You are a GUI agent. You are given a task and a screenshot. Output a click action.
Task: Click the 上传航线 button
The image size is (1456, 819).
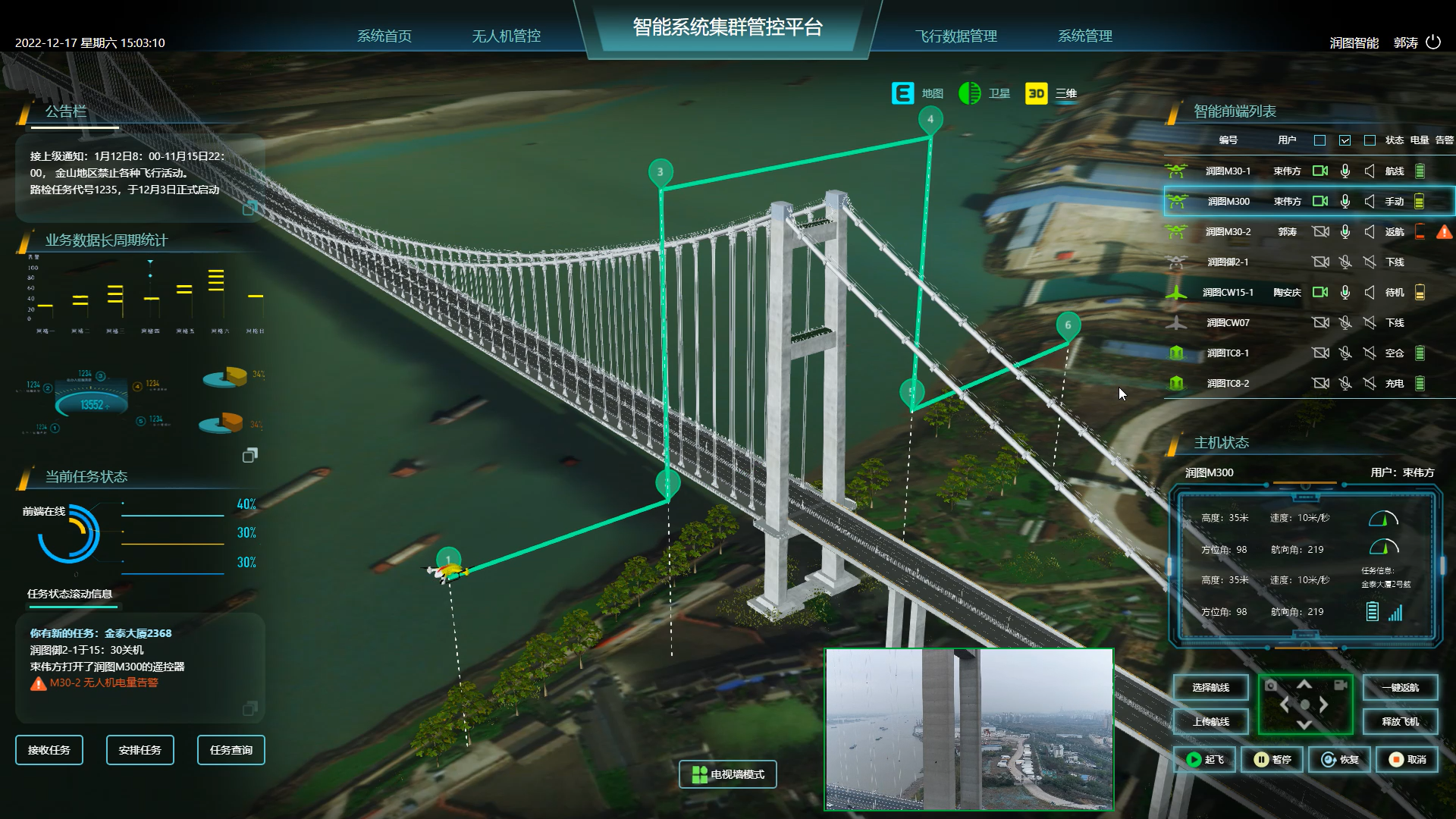click(x=1210, y=722)
